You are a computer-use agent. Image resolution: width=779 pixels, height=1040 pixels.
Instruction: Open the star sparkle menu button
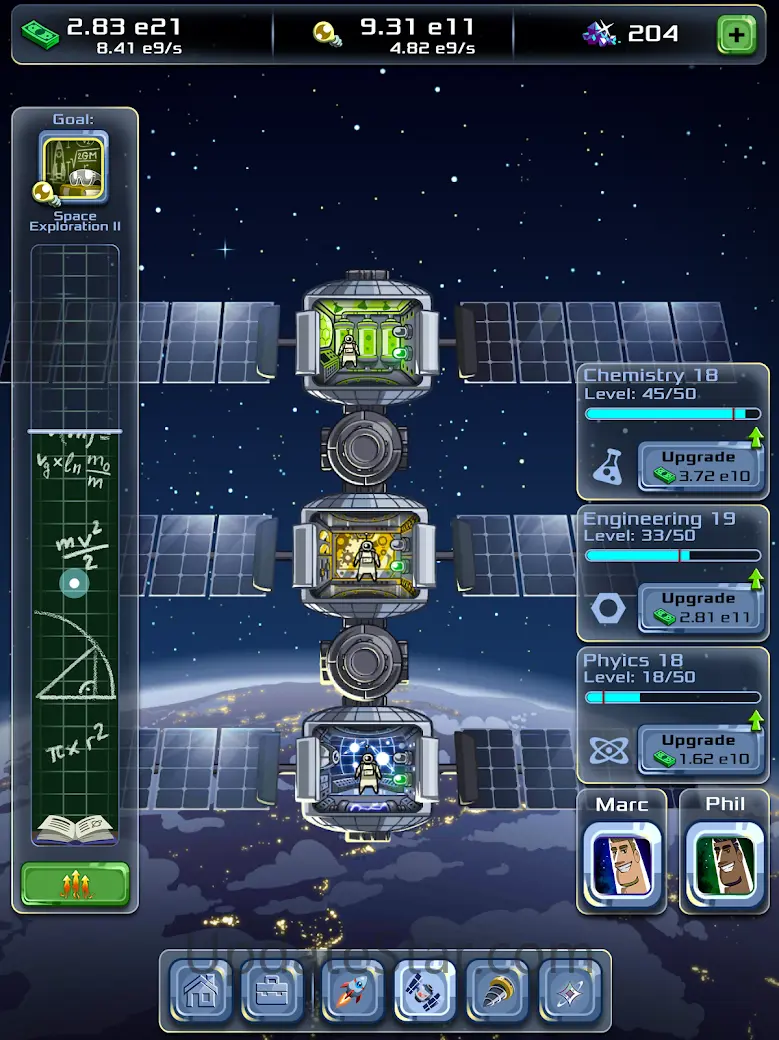click(571, 991)
